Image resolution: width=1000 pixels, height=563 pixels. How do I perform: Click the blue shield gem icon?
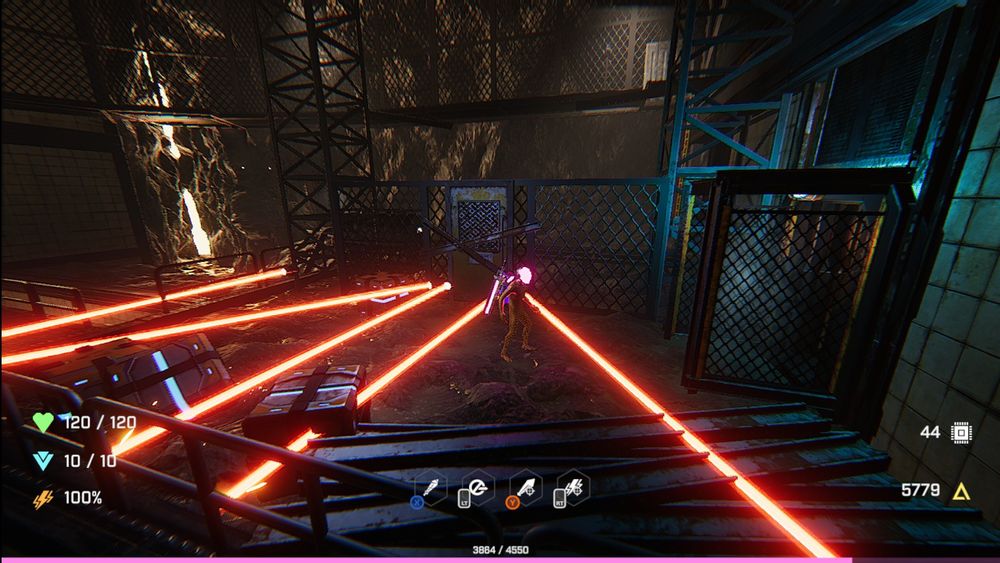click(43, 460)
